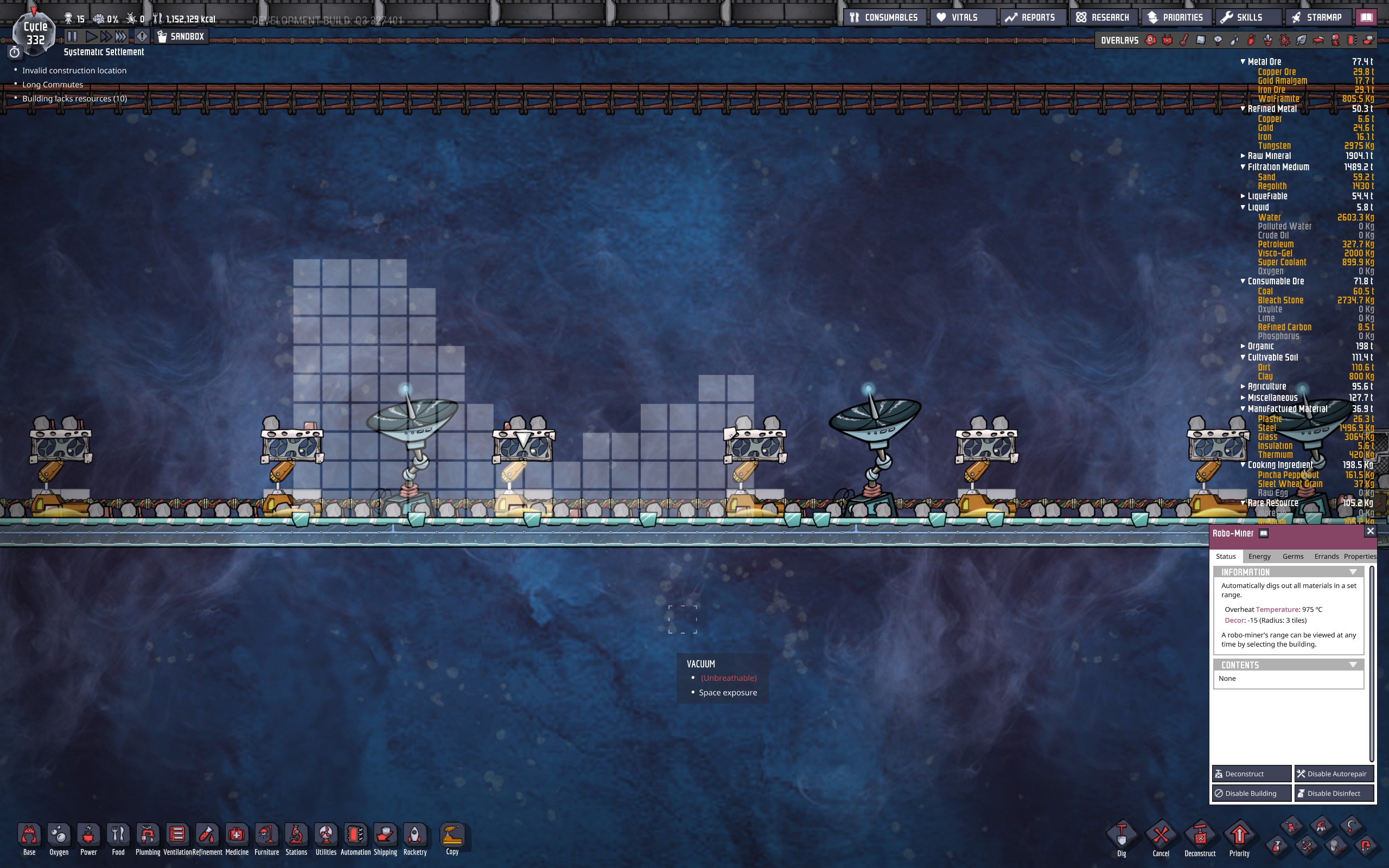
Task: Toggle Disable Building for the Robo-Miner
Action: pyautogui.click(x=1251, y=793)
